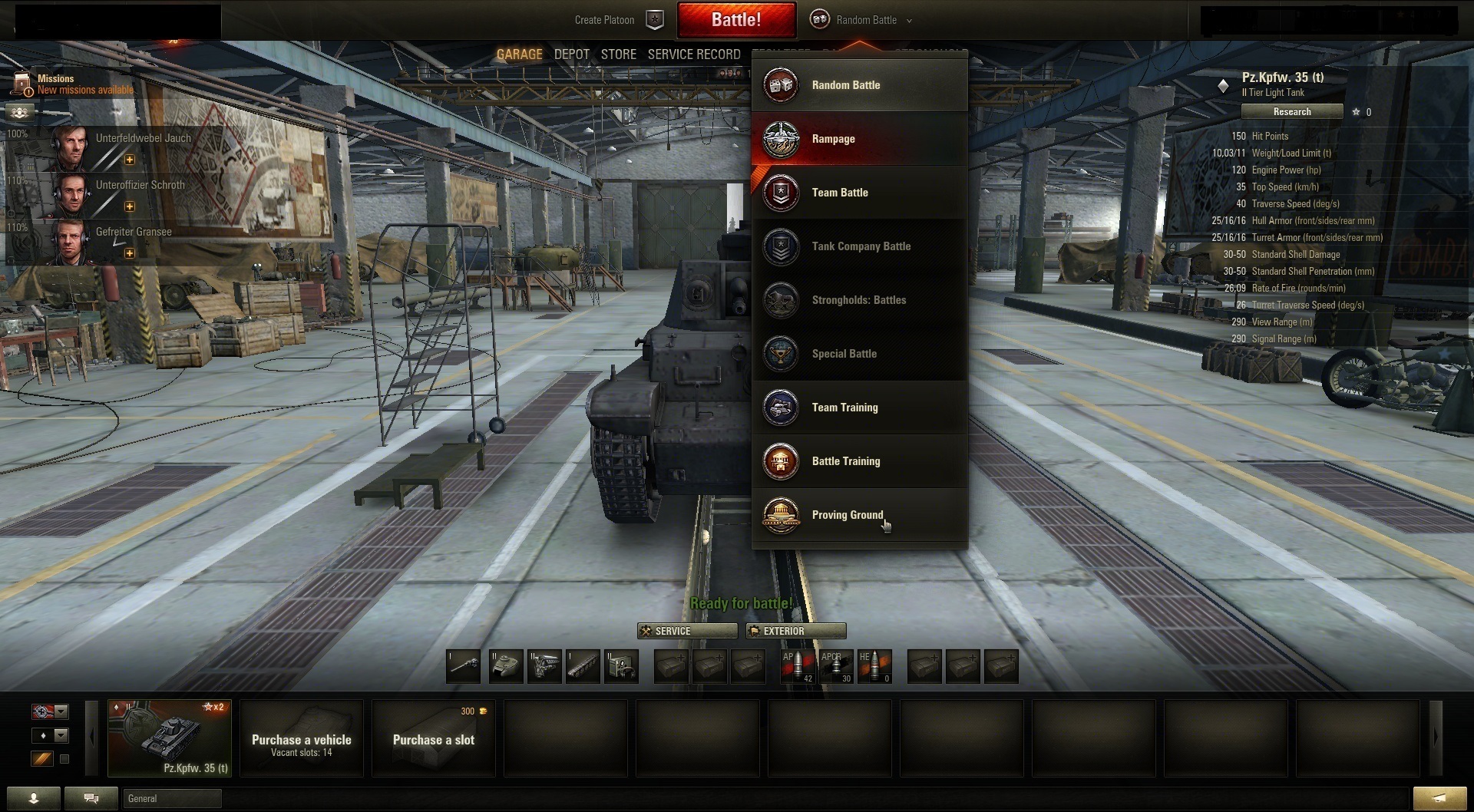1474x812 pixels.
Task: Switch to the Depot tab
Action: pos(572,54)
